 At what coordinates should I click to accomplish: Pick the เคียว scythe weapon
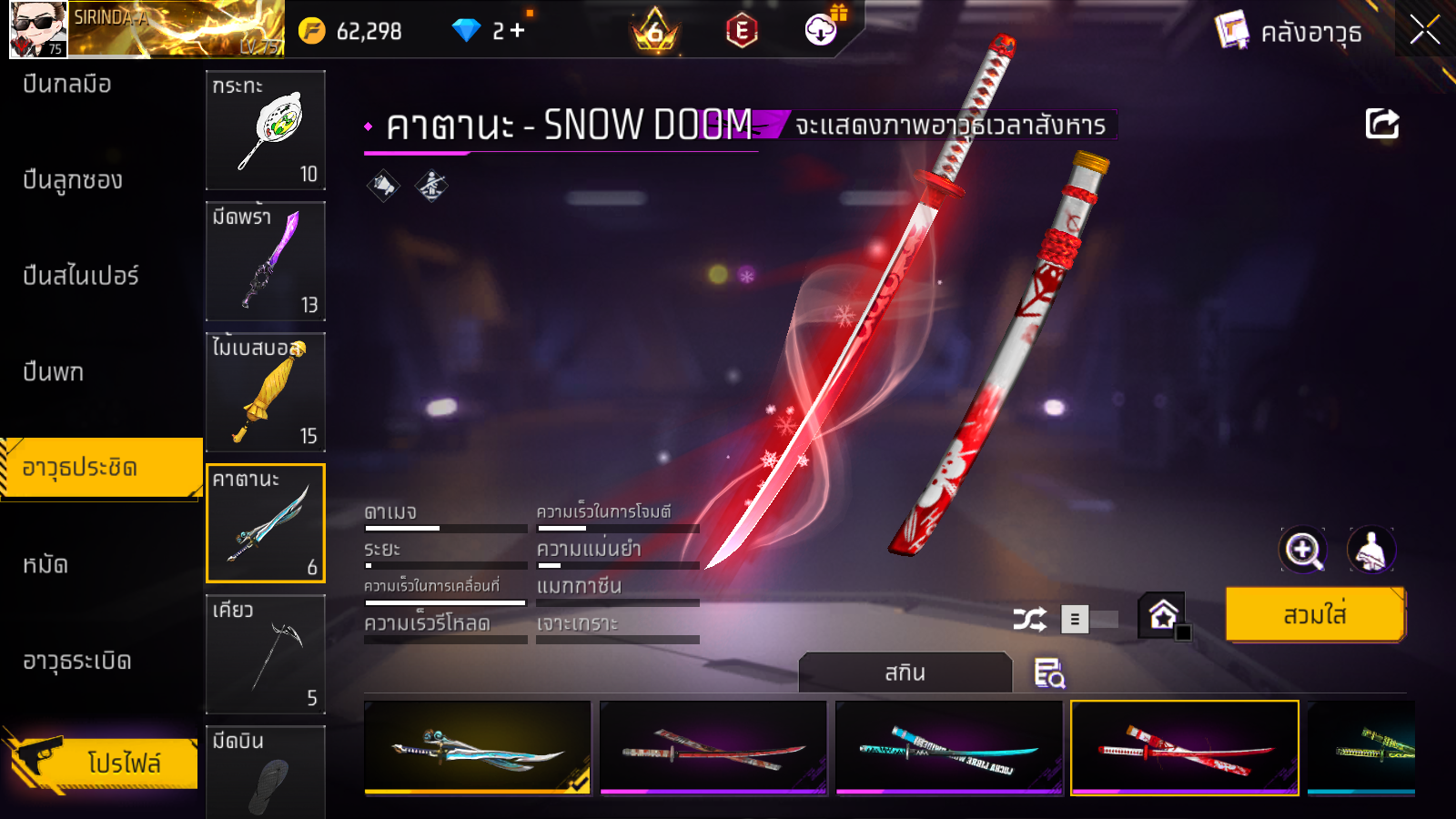click(x=266, y=654)
